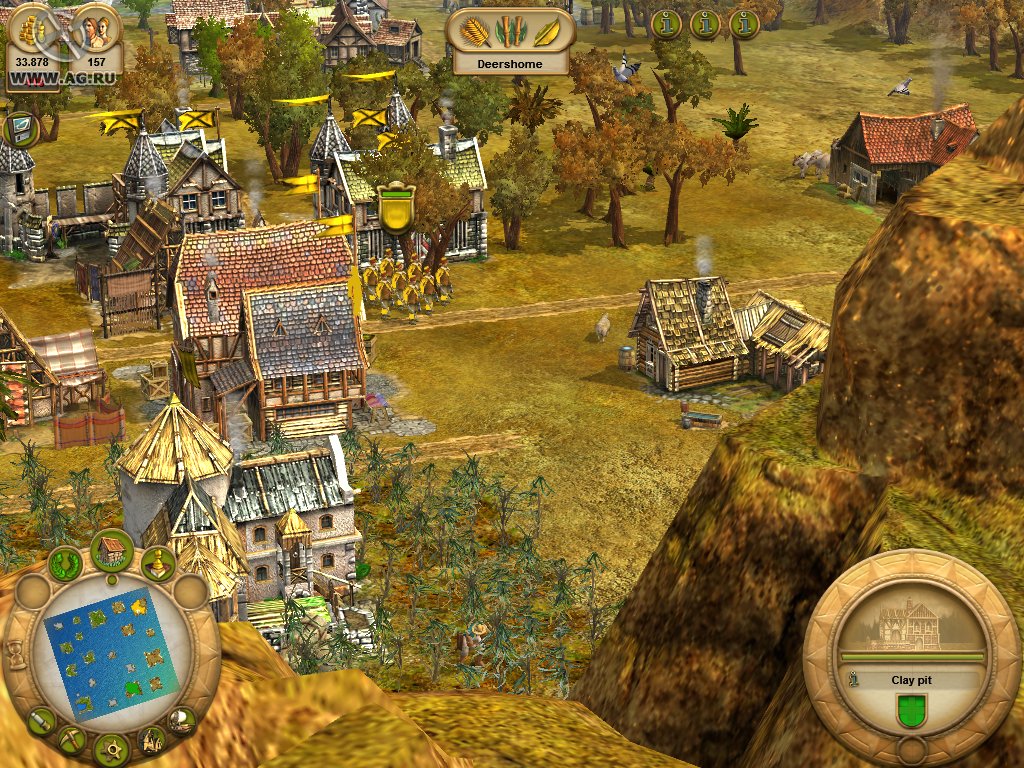This screenshot has width=1024, height=768.
Task: Open the green monitor screen icon
Action: coord(21,129)
